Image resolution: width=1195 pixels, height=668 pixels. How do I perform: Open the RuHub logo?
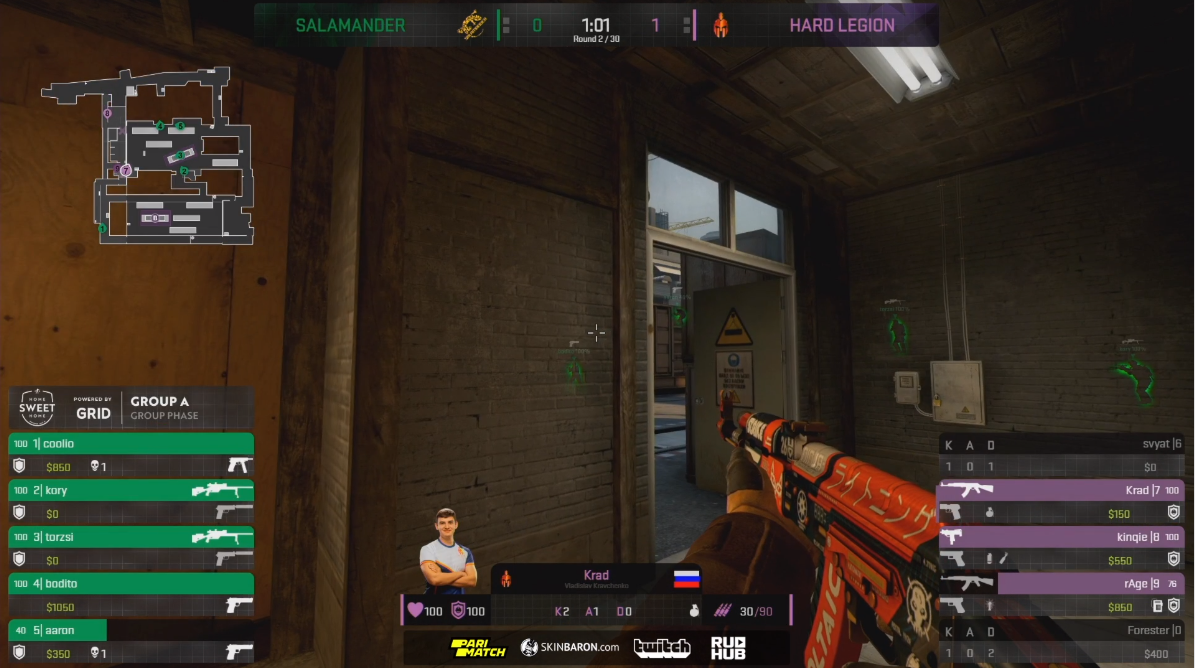pyautogui.click(x=728, y=647)
